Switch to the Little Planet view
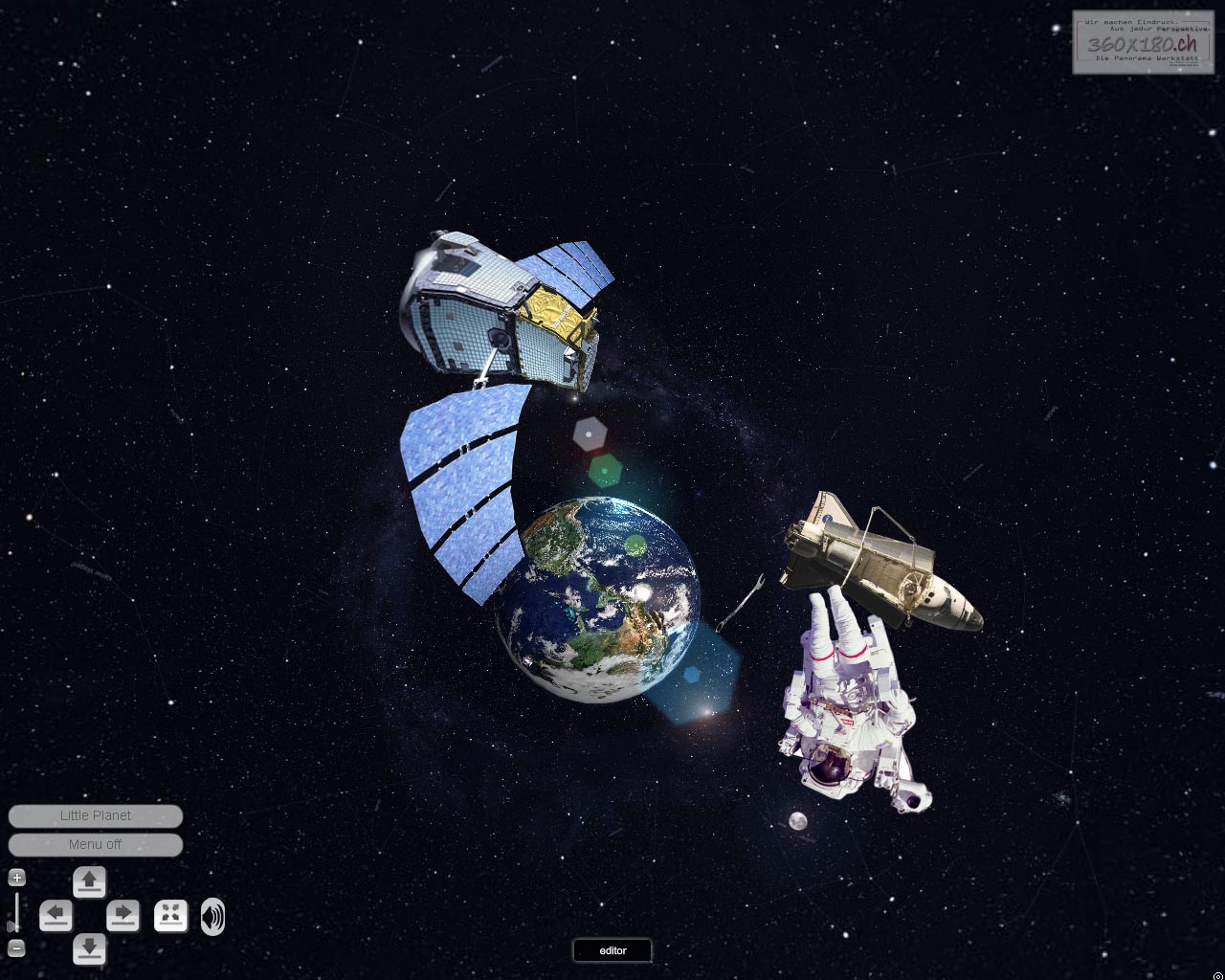 (x=95, y=815)
